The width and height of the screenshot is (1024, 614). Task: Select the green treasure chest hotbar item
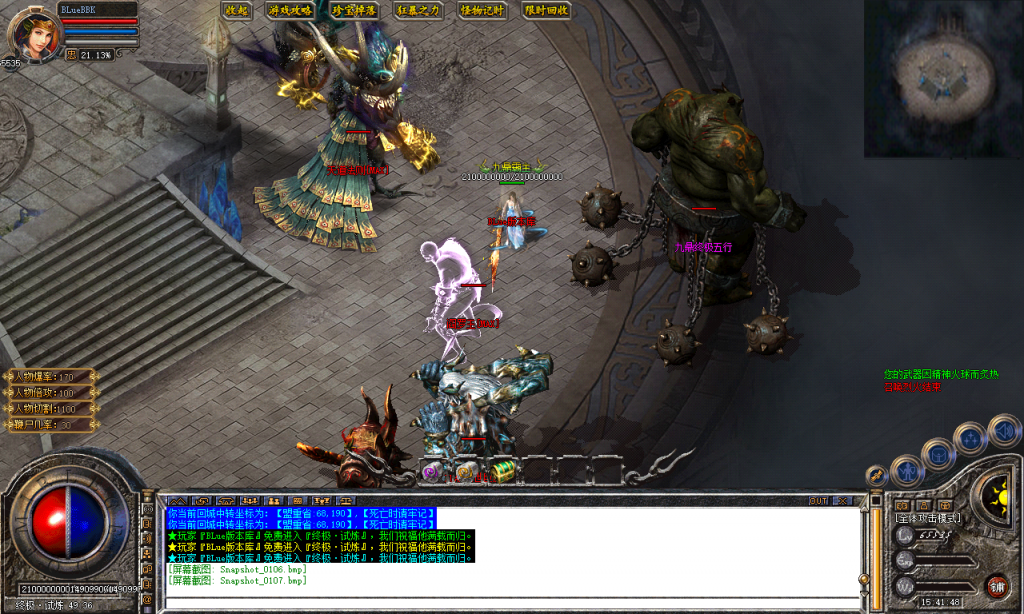click(500, 471)
